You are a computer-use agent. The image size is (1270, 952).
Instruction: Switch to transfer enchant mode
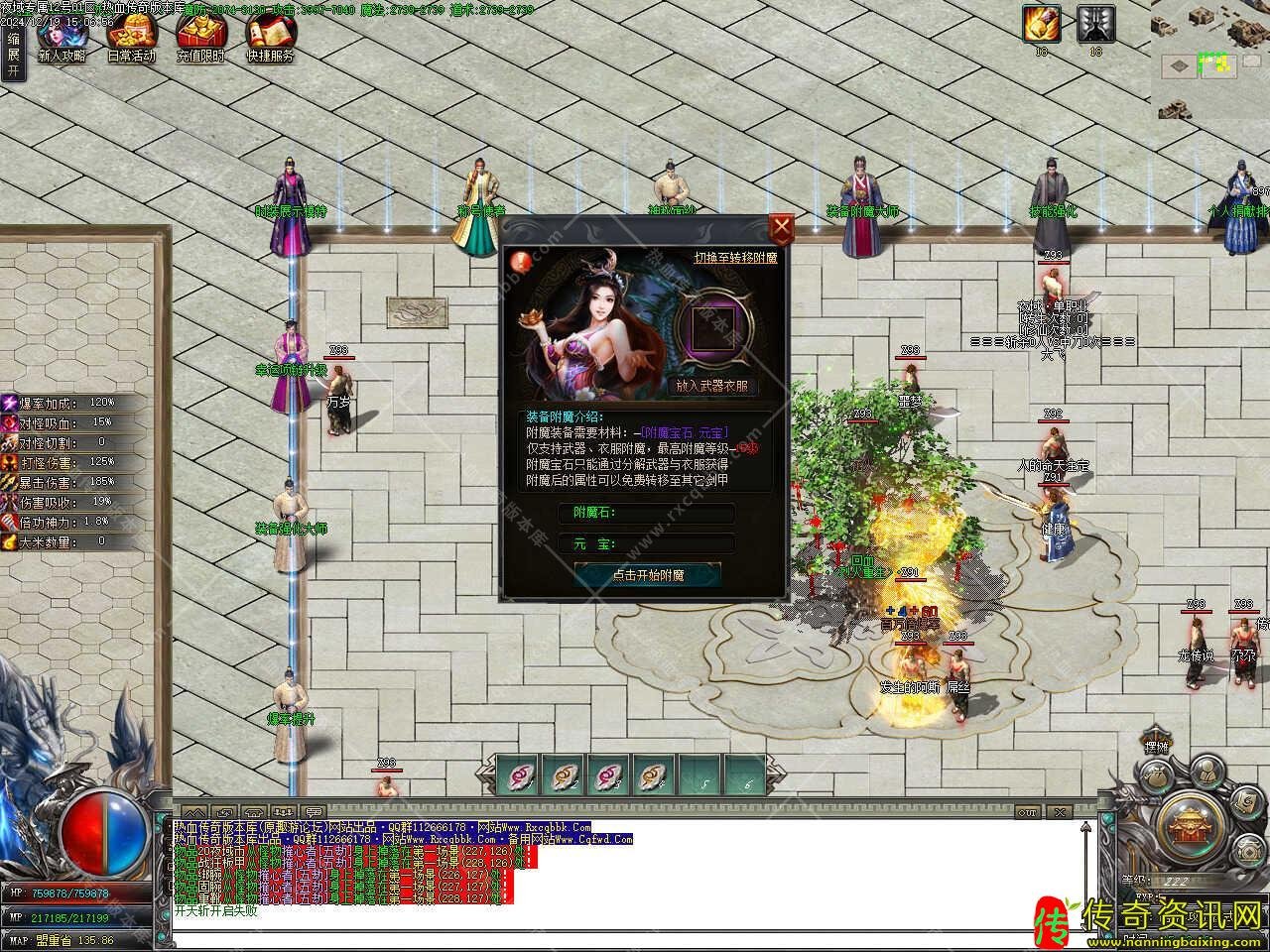tap(735, 258)
